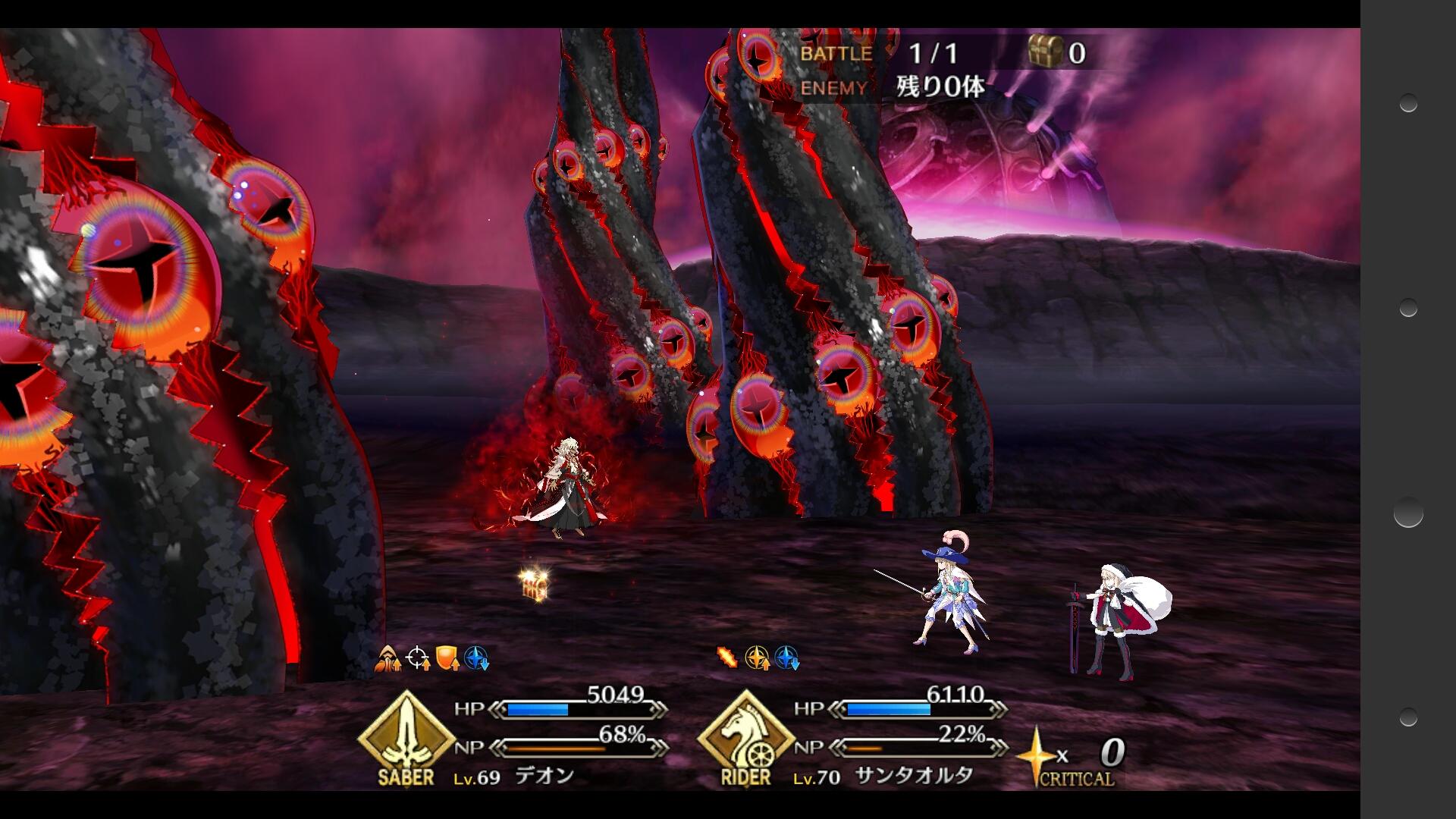Click the largest round button on side bar

[x=1408, y=513]
